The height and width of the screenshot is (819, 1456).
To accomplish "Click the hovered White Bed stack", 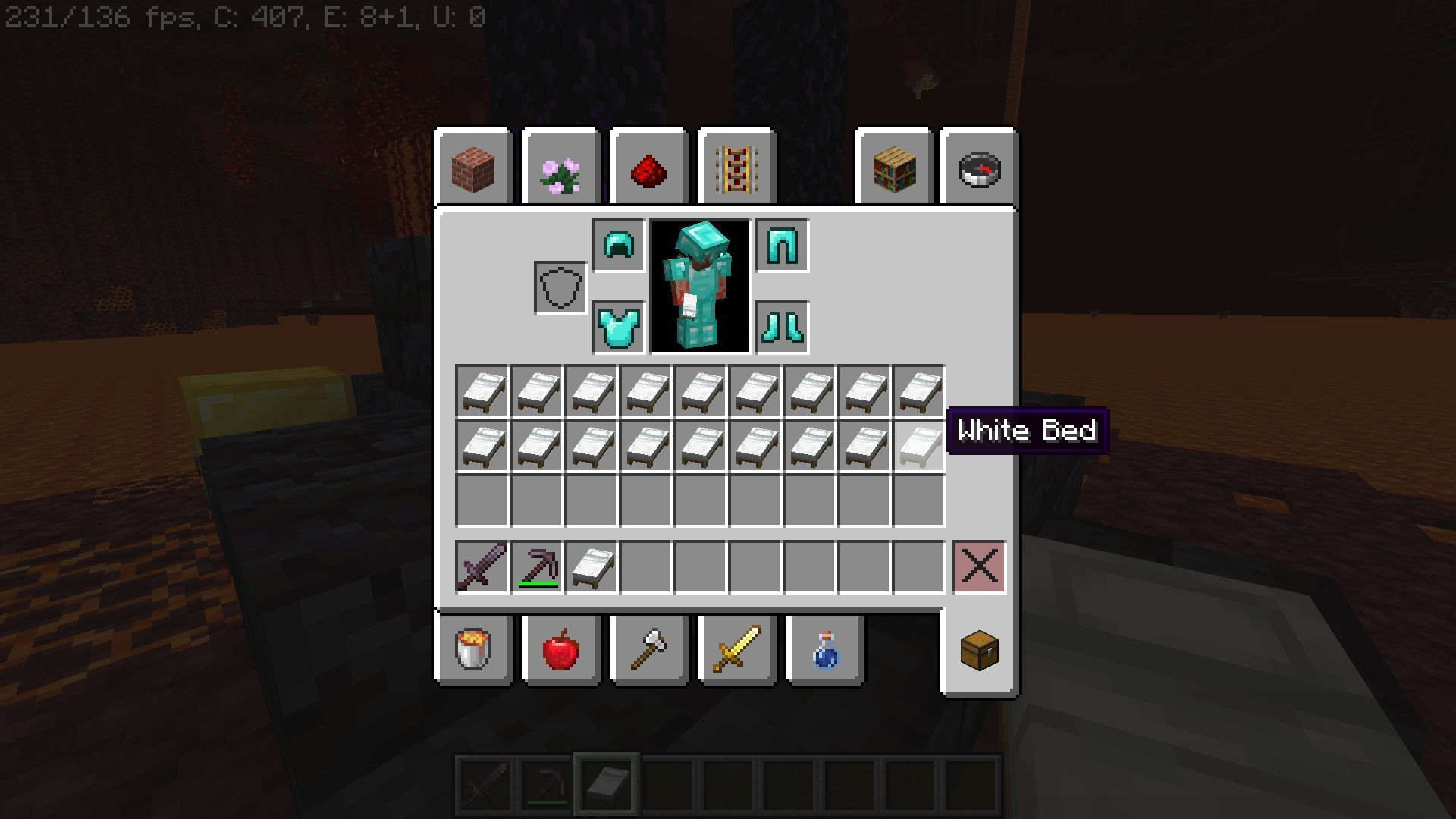I will (920, 444).
